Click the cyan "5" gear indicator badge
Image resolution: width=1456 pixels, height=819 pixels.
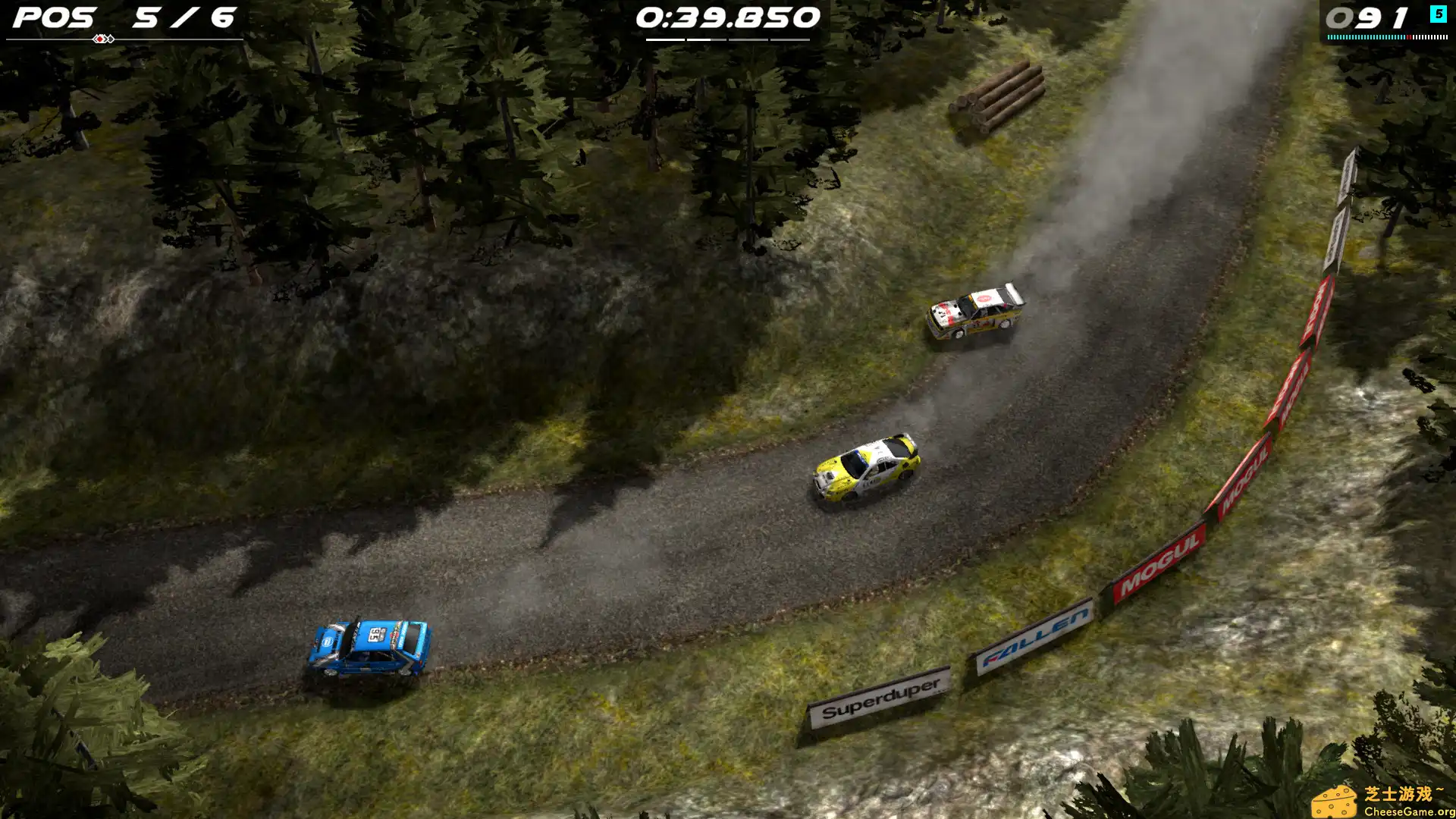coord(1439,14)
